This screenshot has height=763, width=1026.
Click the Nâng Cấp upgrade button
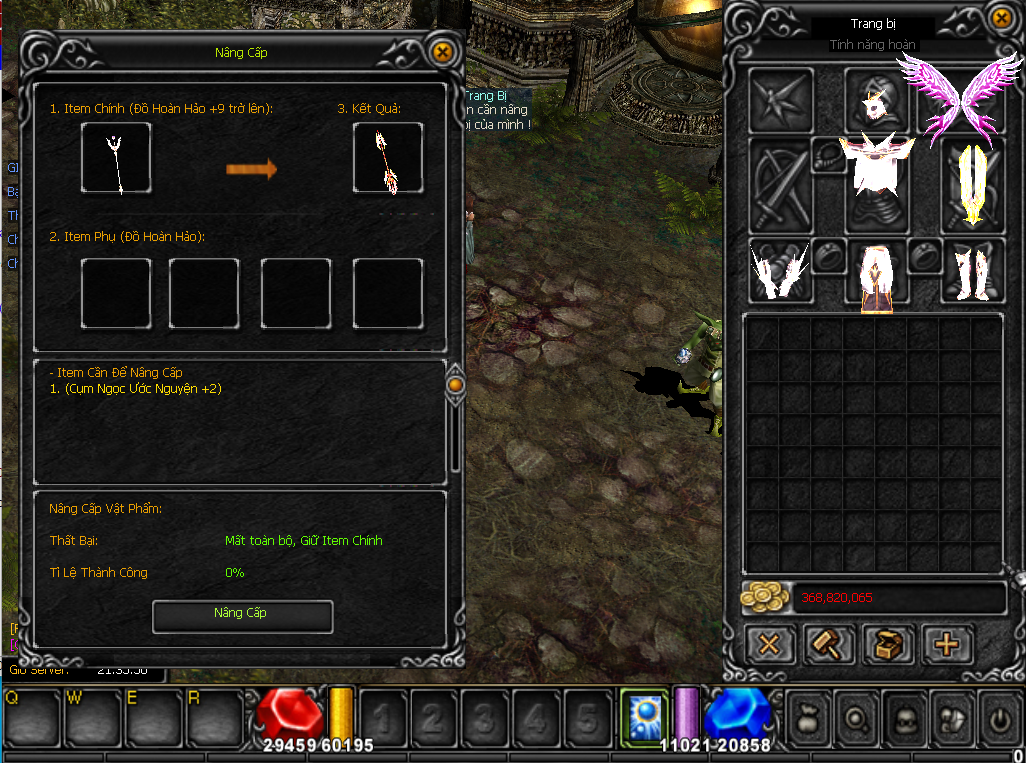coord(242,615)
